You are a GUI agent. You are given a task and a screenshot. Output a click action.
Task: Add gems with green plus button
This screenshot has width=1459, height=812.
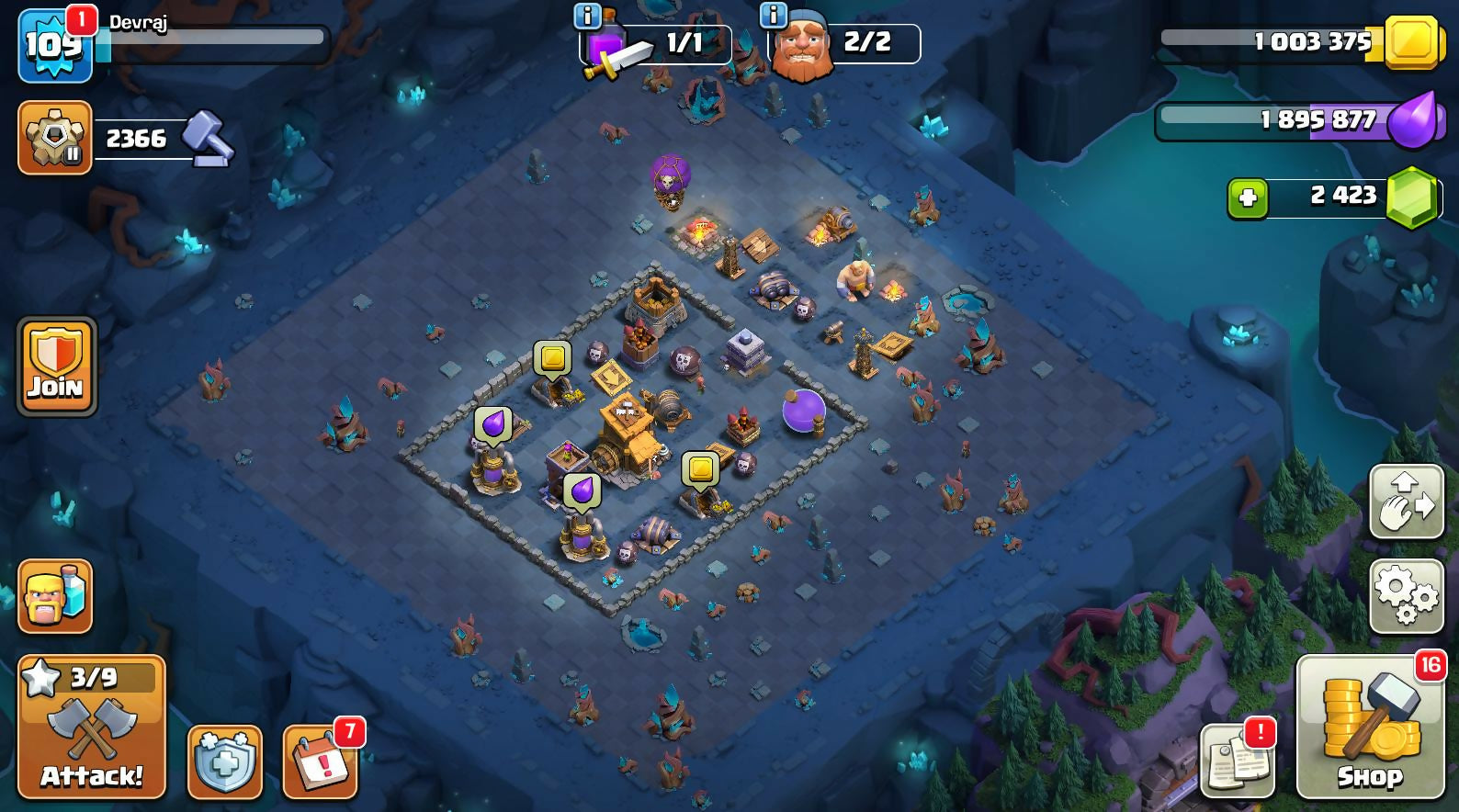(1248, 198)
